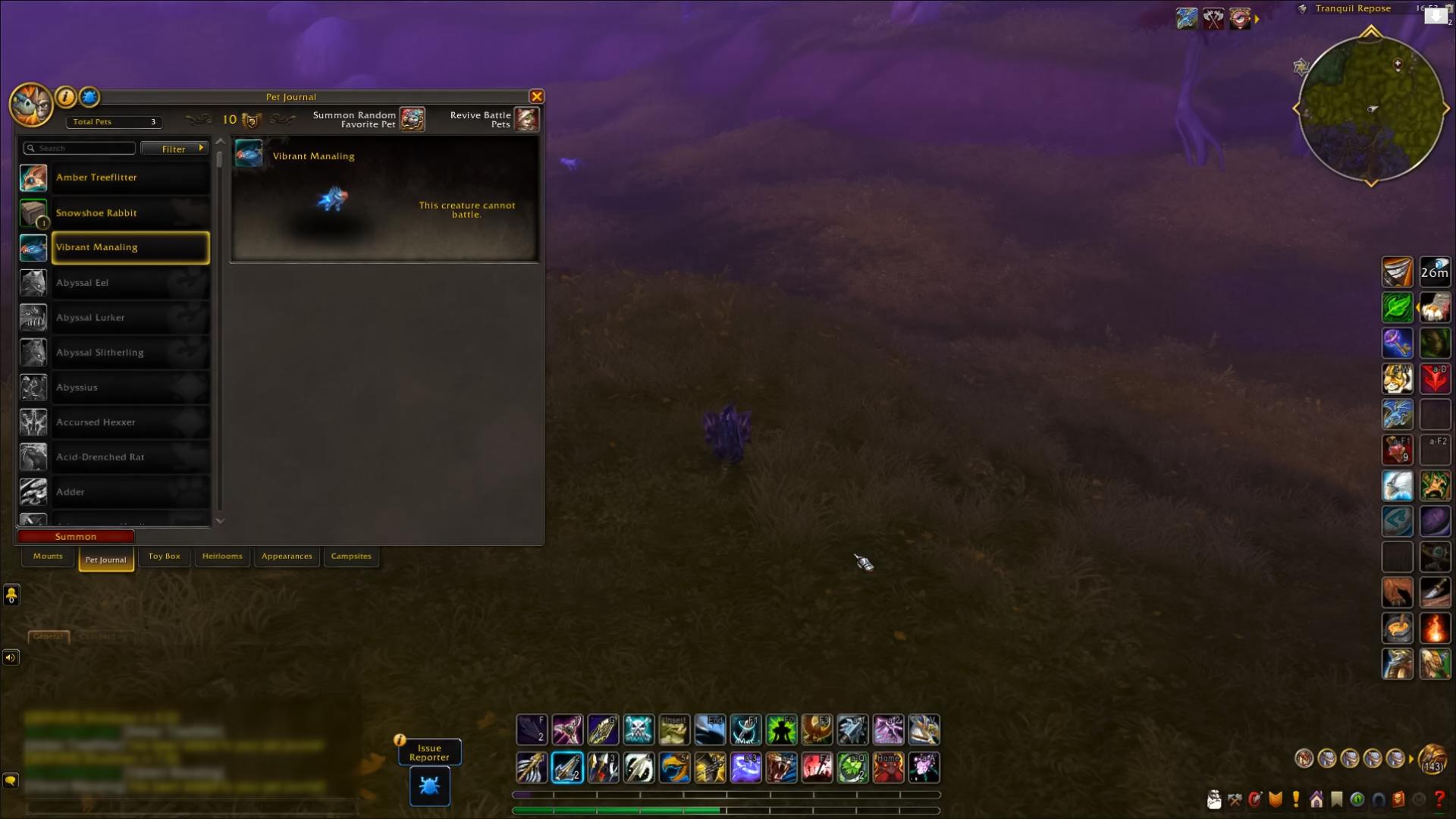Viewport: 1456px width, 819px height.
Task: Open the professions hammer icon in micro menu
Action: pyautogui.click(x=1235, y=799)
